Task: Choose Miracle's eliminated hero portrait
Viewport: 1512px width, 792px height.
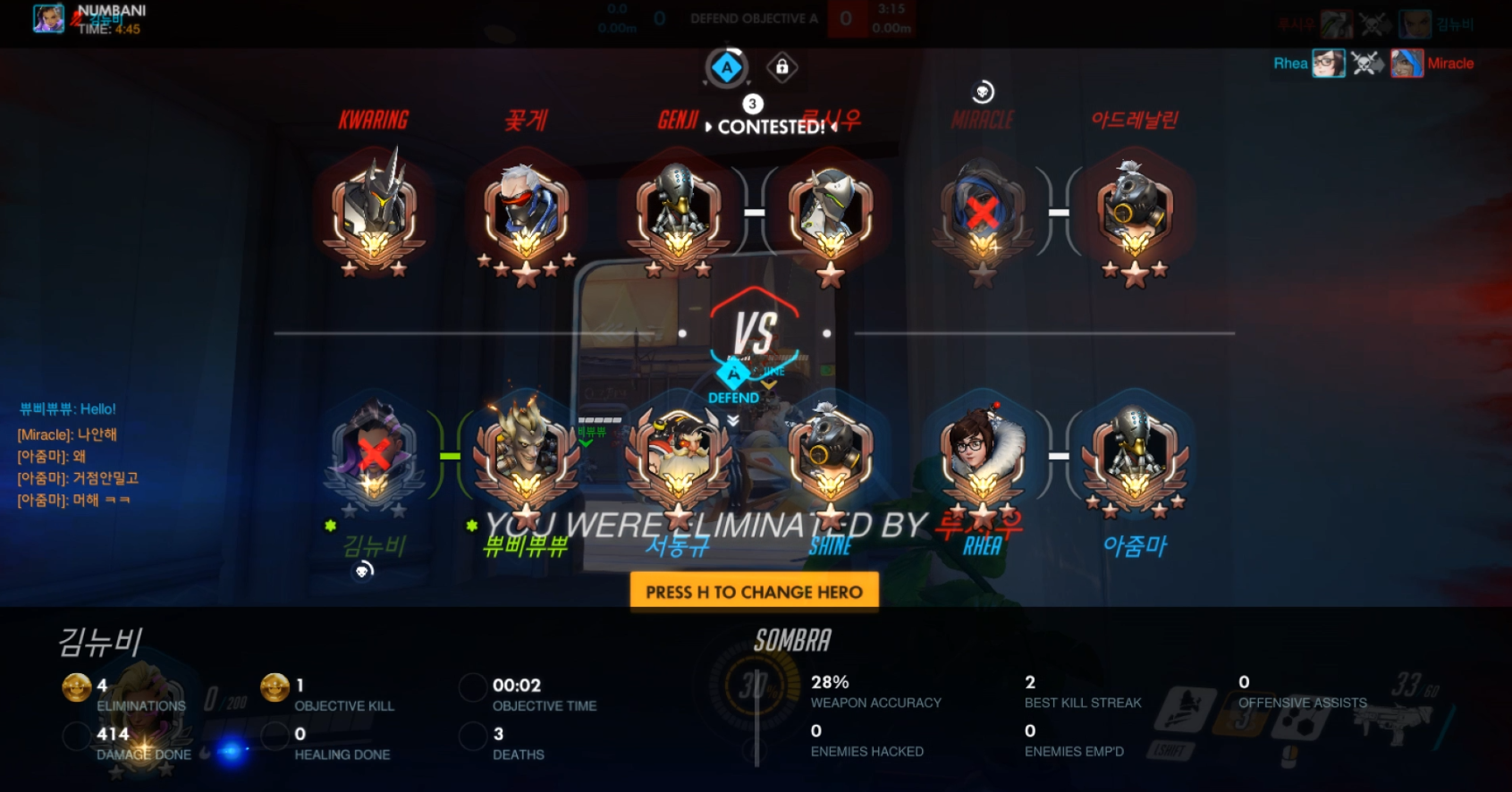Action: (983, 212)
